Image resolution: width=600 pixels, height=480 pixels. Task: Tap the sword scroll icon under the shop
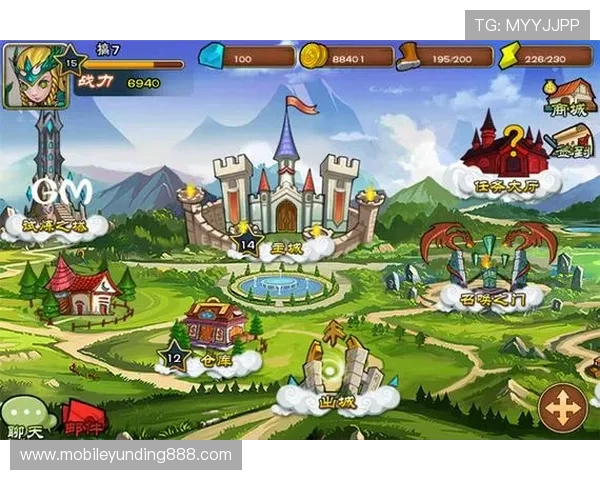[x=570, y=140]
